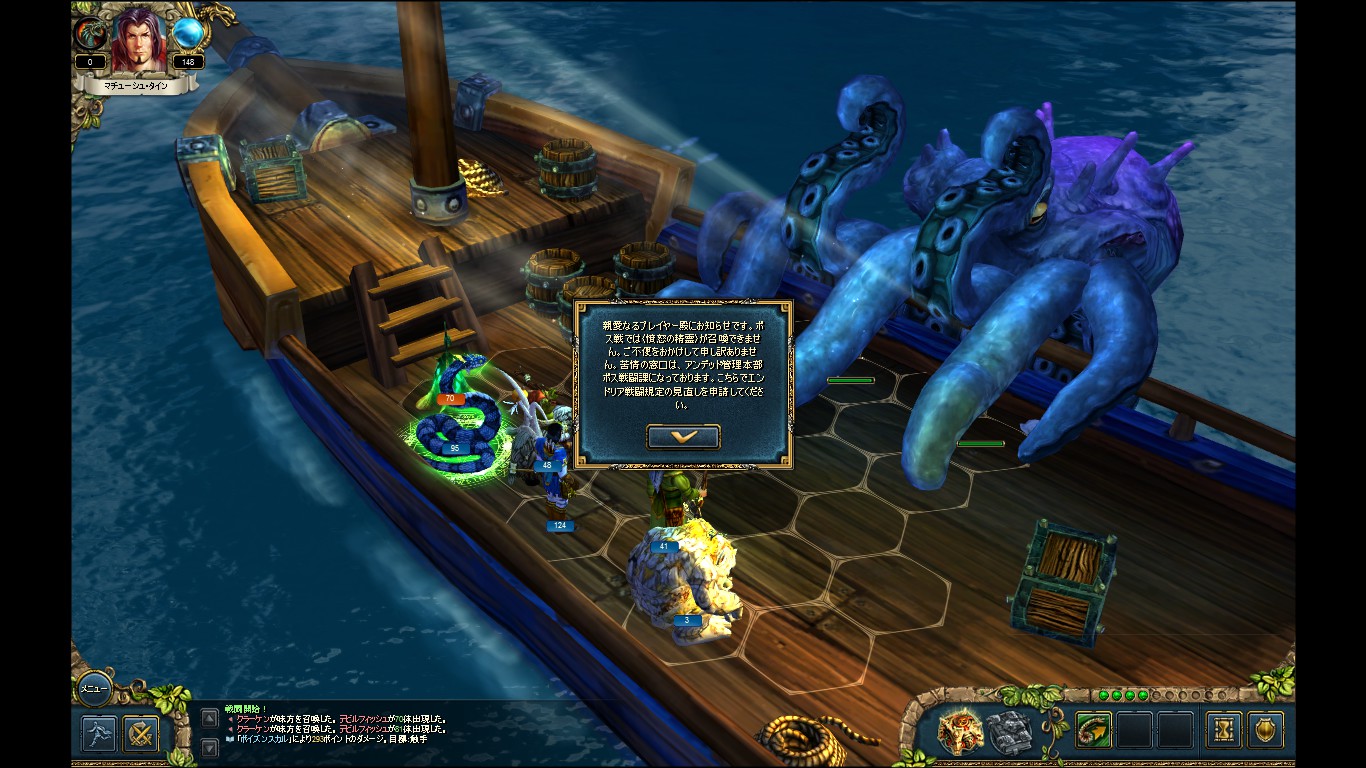Open the golden spell book
This screenshot has height=768, width=1366.
coord(958,731)
